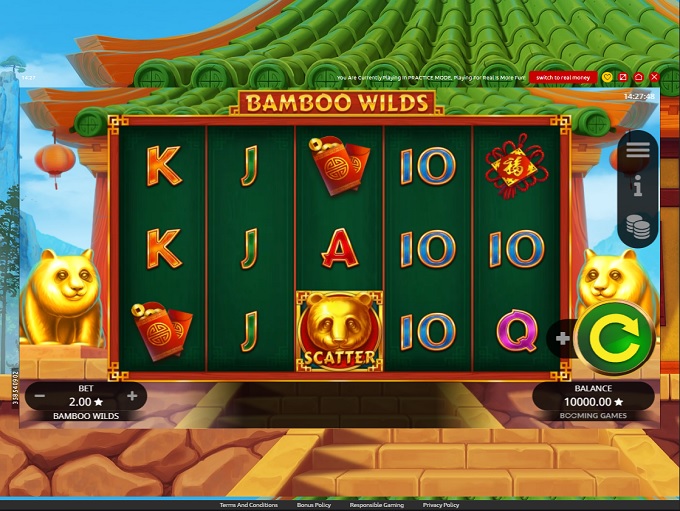View the Bonus Policy page

314,505
